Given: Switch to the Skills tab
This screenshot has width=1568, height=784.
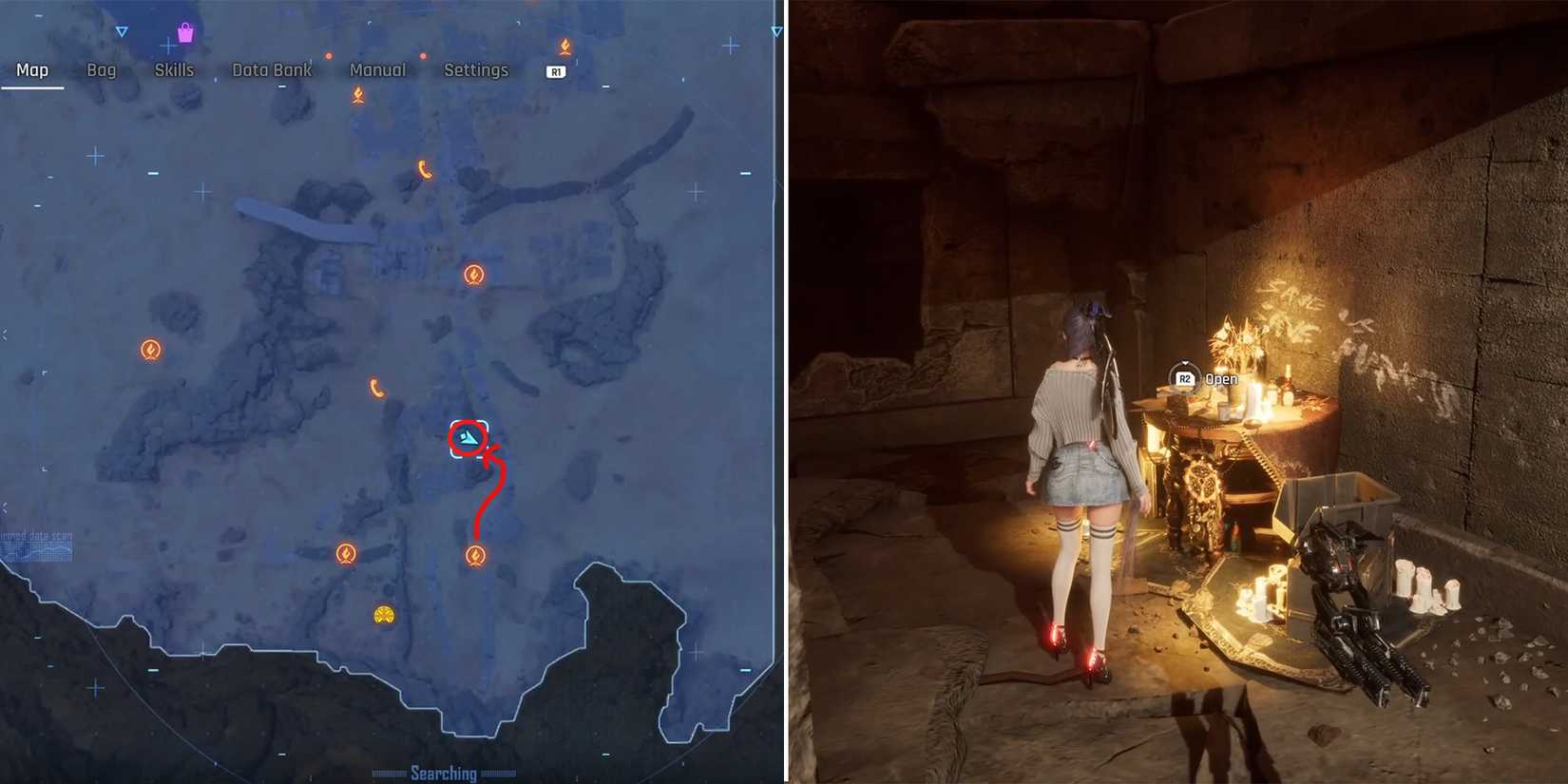Looking at the screenshot, I should point(174,69).
